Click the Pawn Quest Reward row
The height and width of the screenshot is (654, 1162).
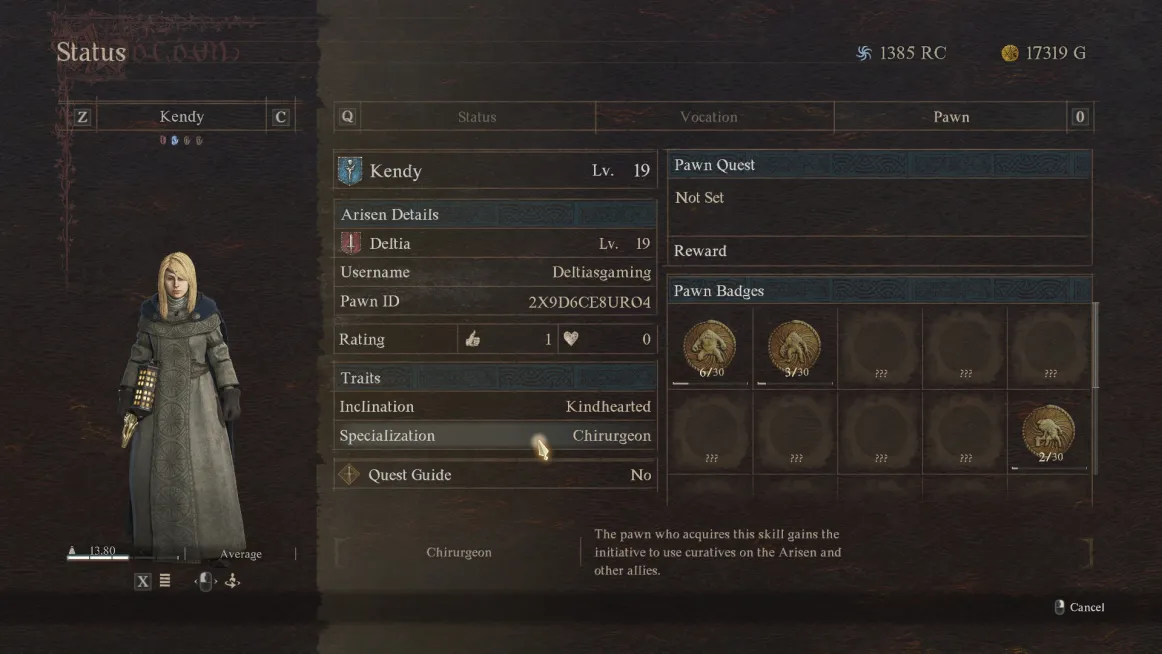[x=878, y=251]
